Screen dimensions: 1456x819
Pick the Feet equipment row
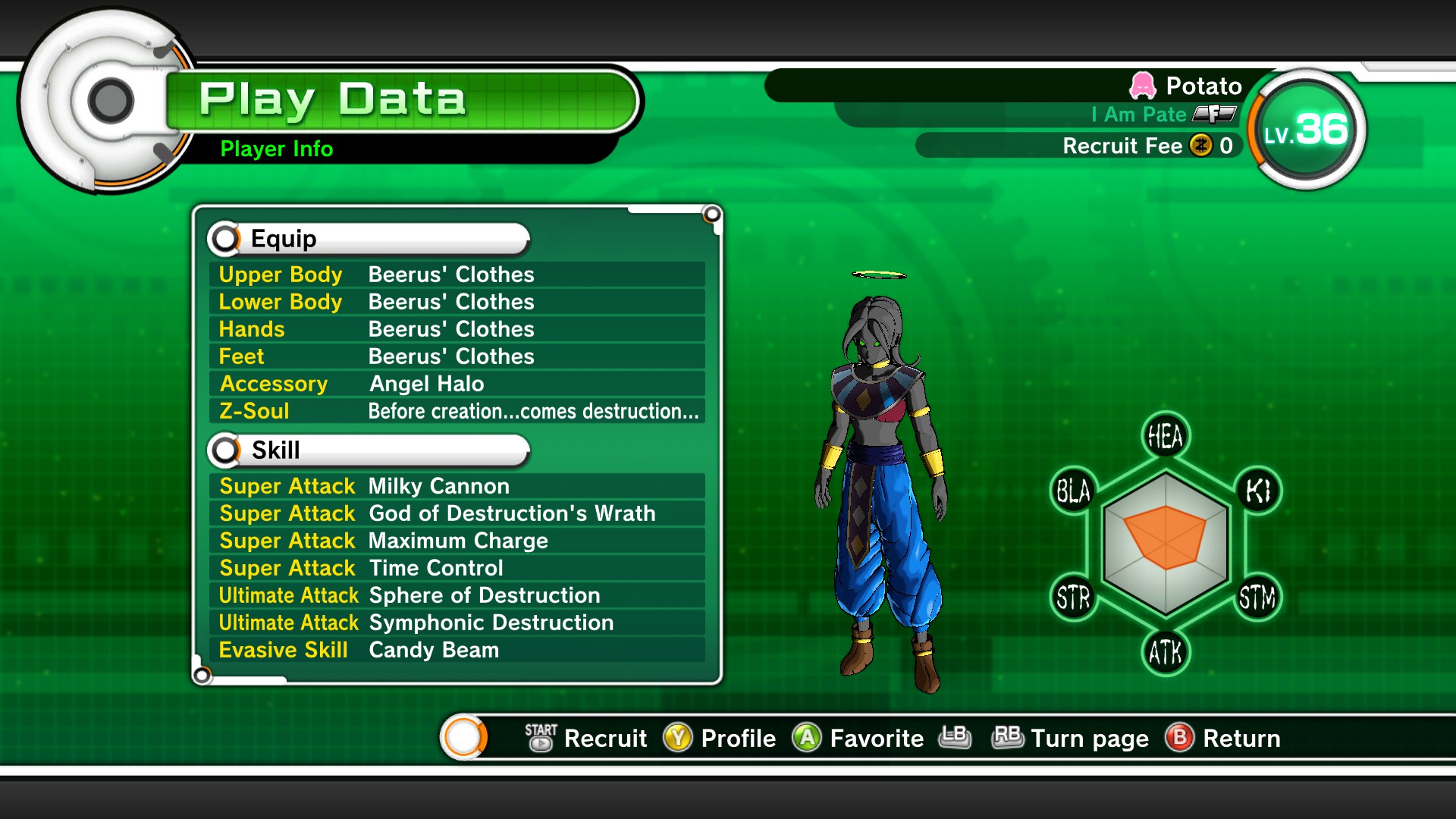pyautogui.click(x=457, y=356)
